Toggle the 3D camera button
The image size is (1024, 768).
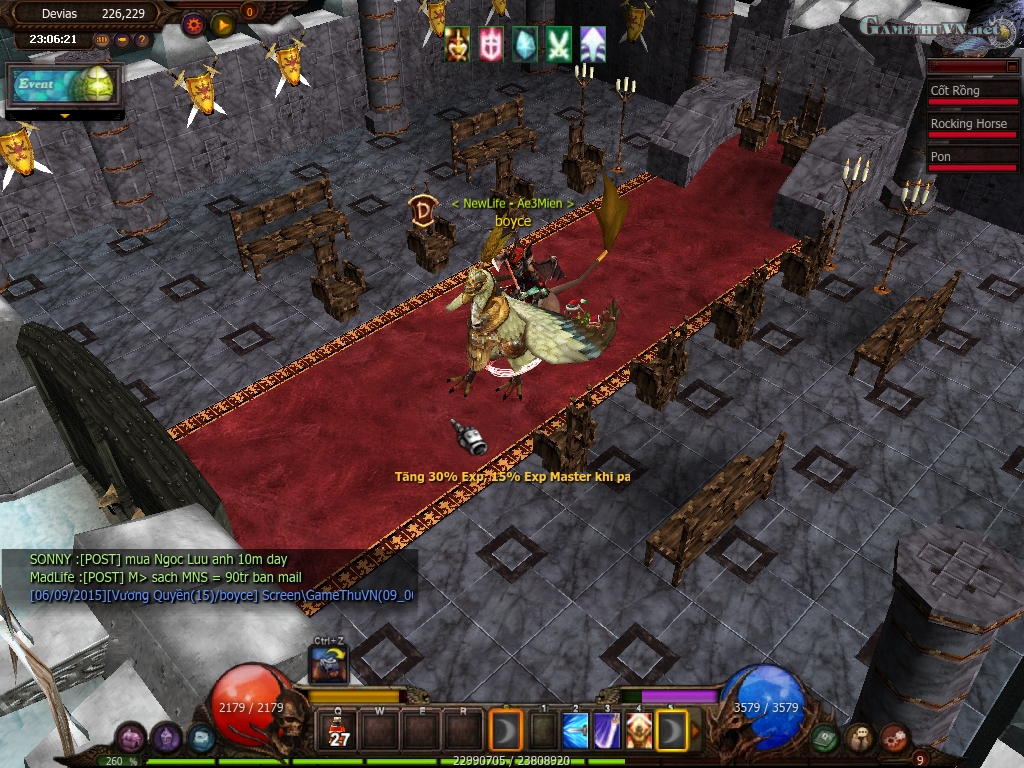pos(102,41)
